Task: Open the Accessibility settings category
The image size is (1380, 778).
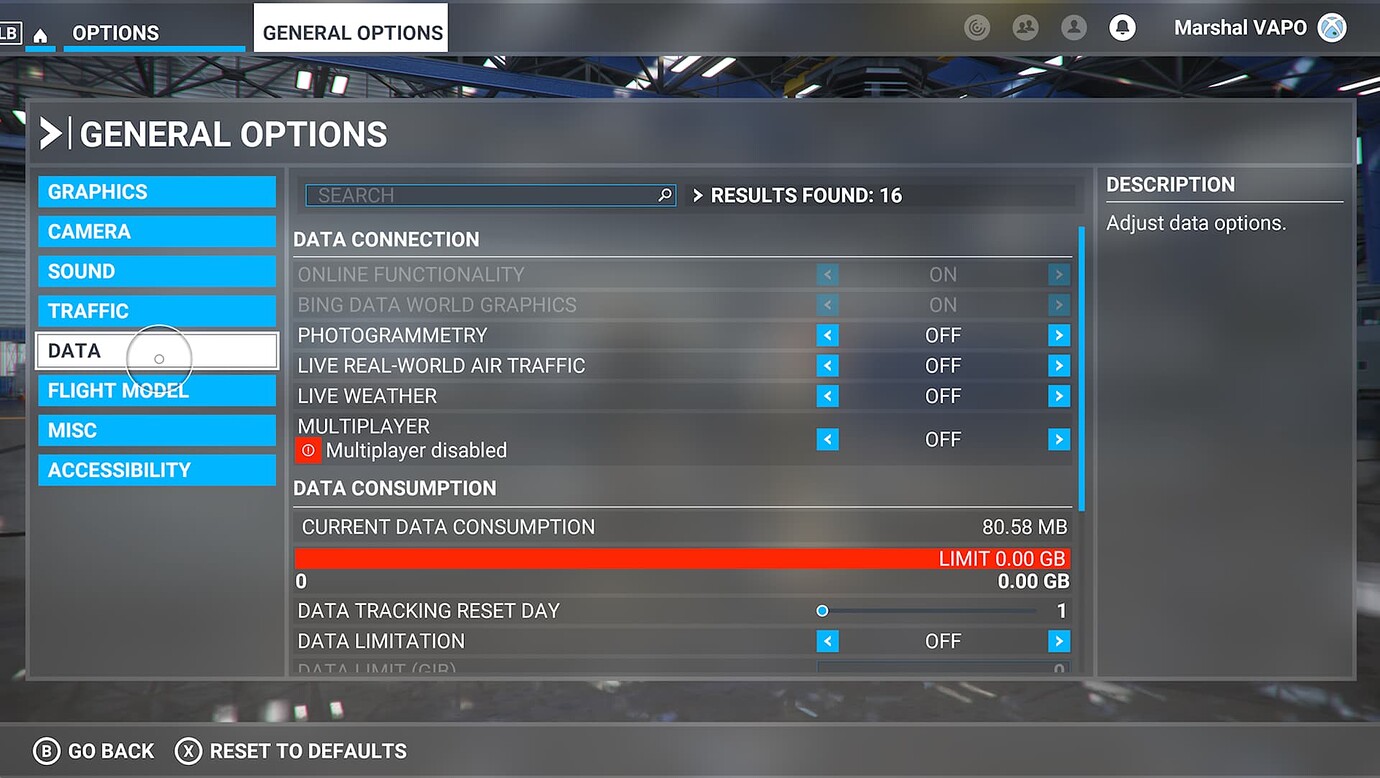Action: pyautogui.click(x=156, y=470)
